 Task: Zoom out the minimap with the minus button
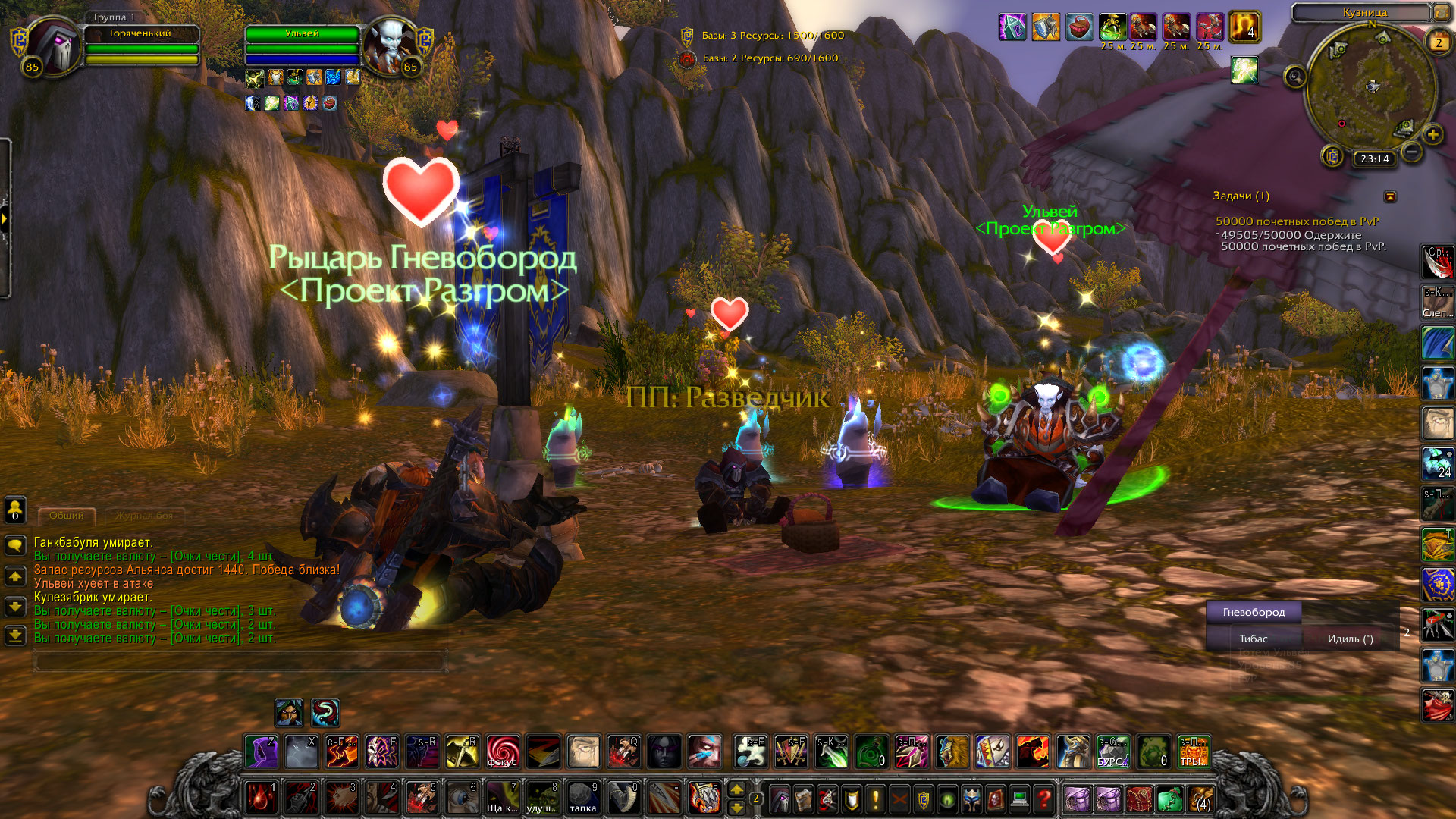pos(1411,152)
